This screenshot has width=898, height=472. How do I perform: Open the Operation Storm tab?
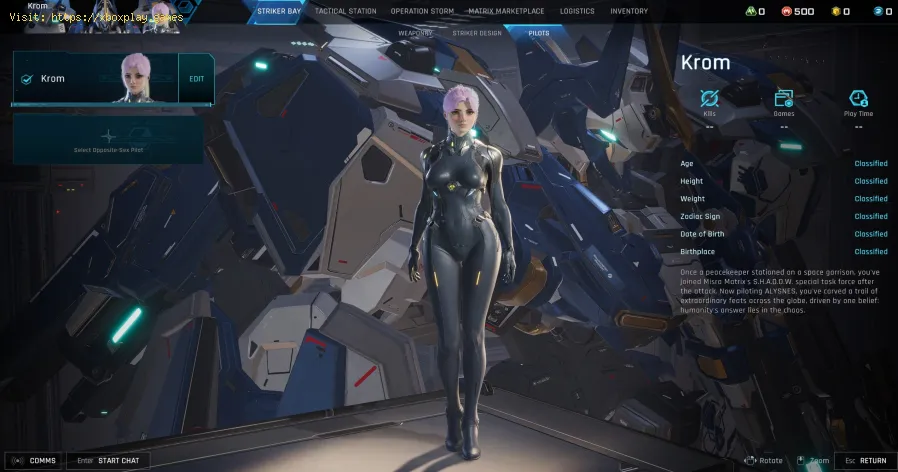pos(422,11)
